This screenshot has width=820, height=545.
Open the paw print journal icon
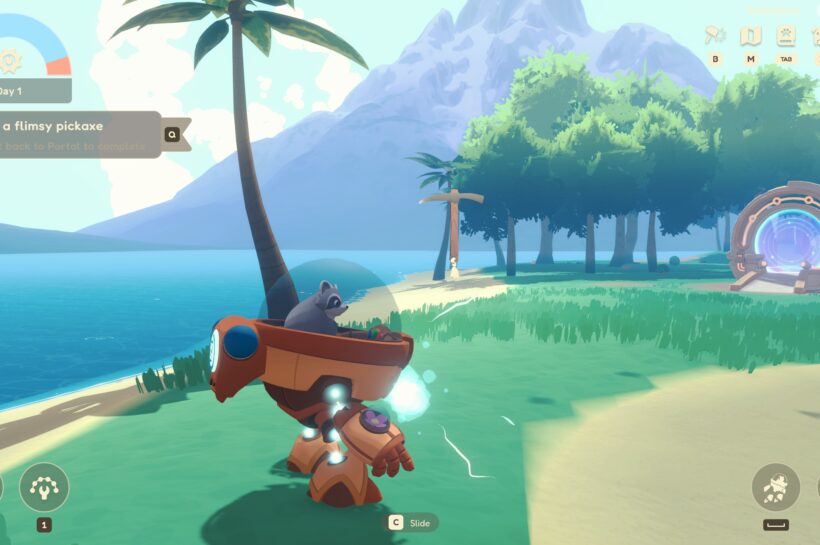tap(786, 36)
